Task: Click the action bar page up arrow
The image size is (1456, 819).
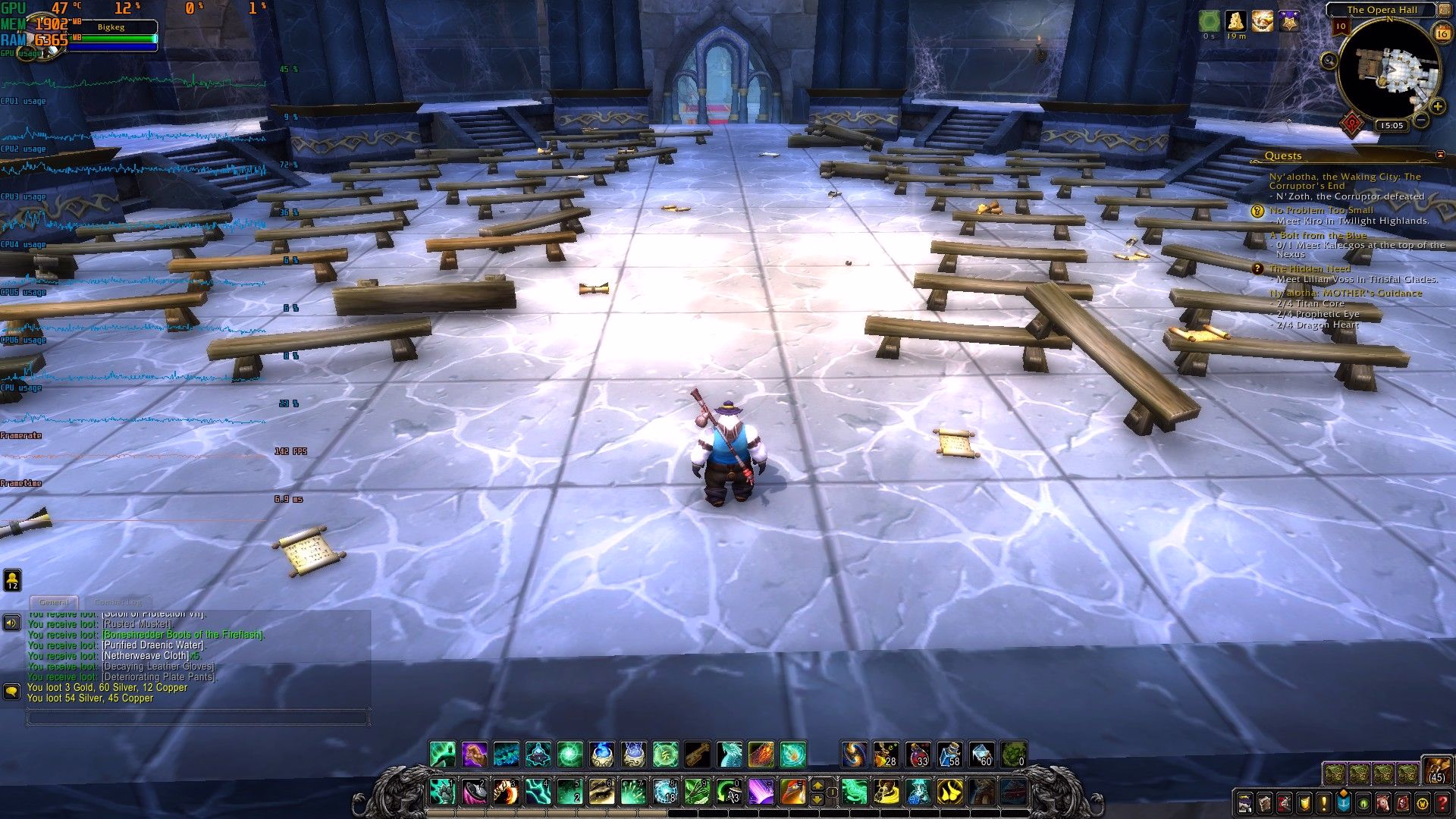Action: (x=817, y=785)
